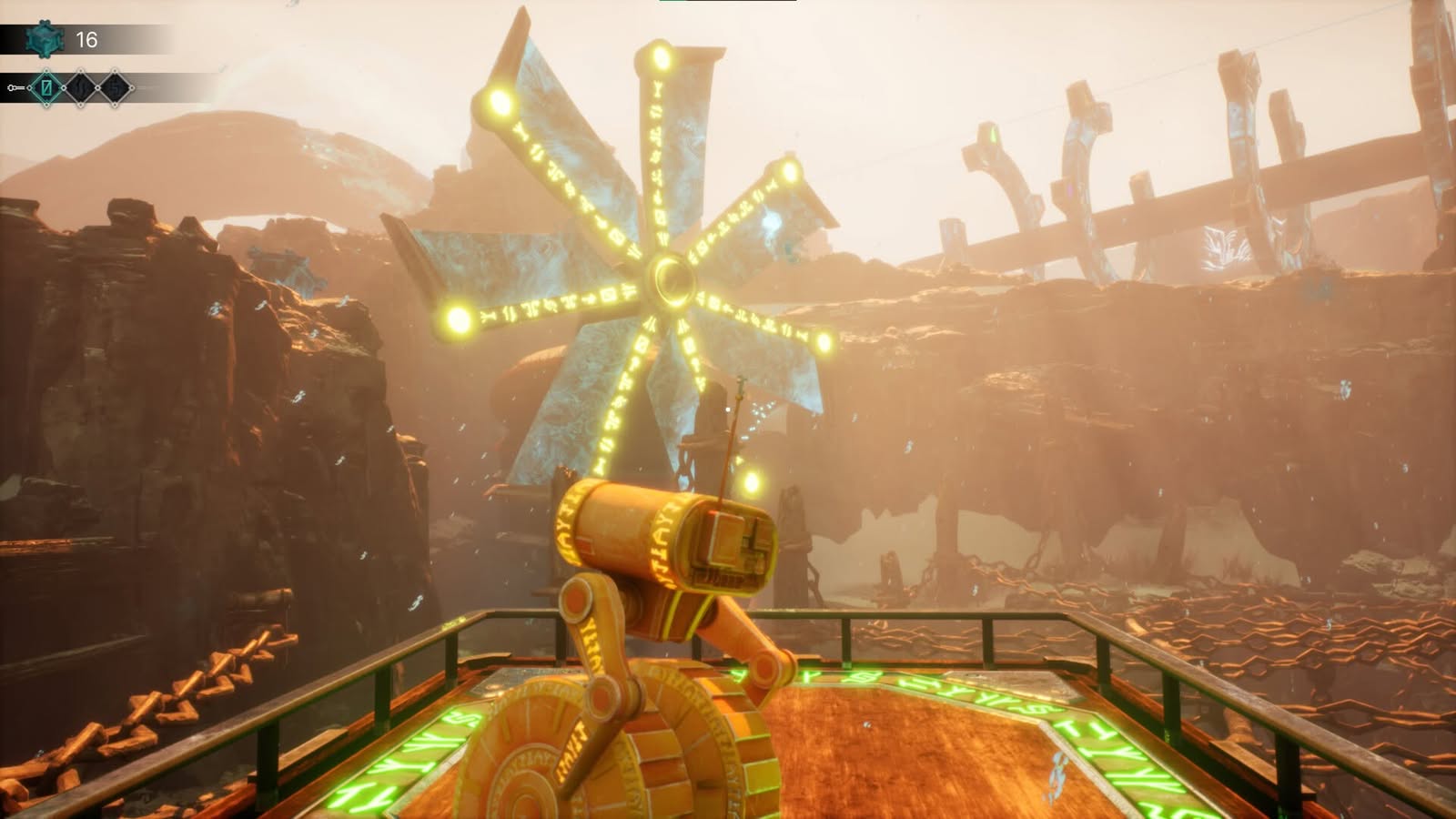The image size is (1456, 819).
Task: Select the dark wavy-lines rune key slot
Action: pos(81,88)
